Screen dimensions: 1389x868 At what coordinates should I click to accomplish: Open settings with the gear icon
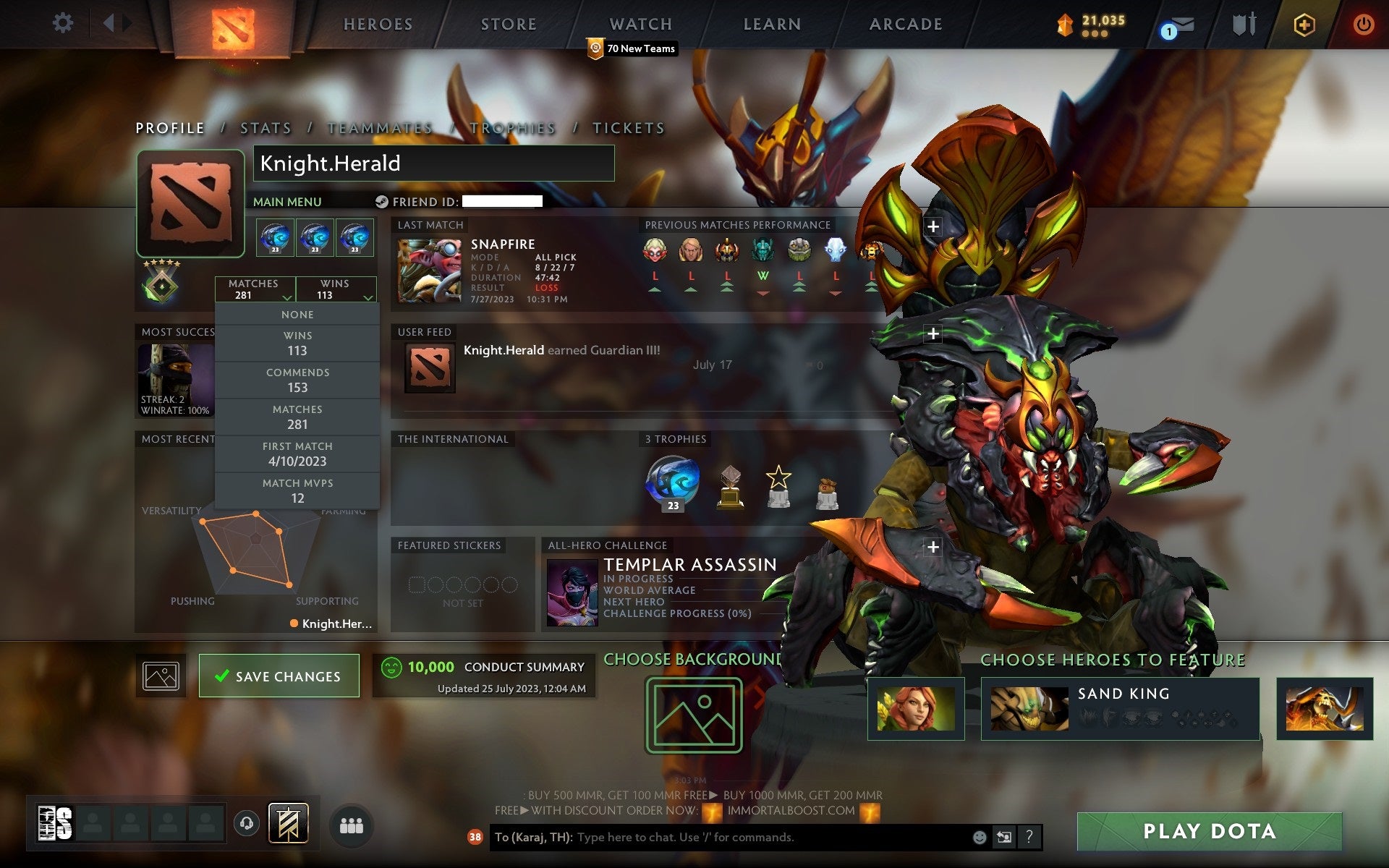tap(64, 23)
